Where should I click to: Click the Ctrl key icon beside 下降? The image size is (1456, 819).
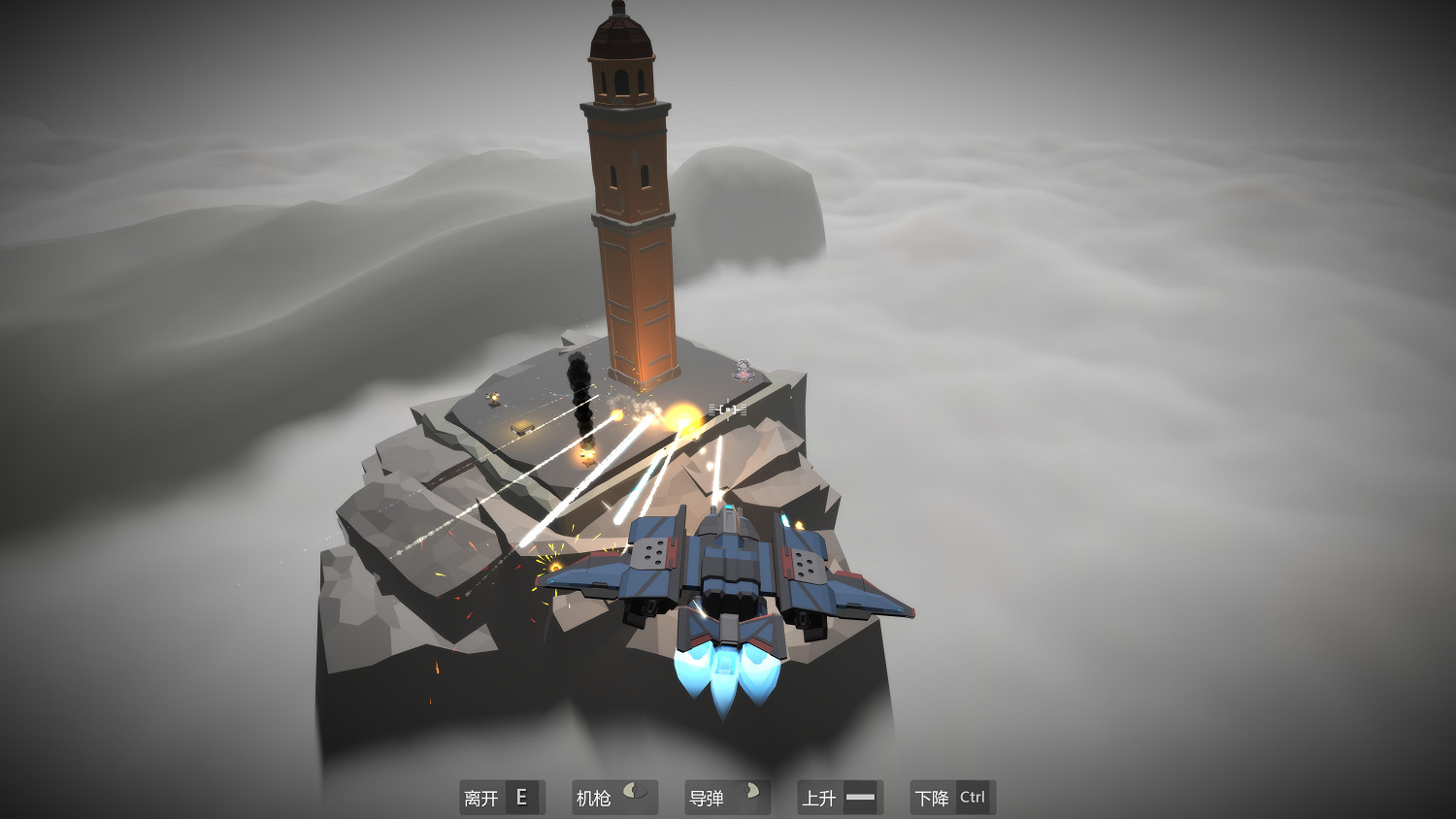[x=973, y=797]
